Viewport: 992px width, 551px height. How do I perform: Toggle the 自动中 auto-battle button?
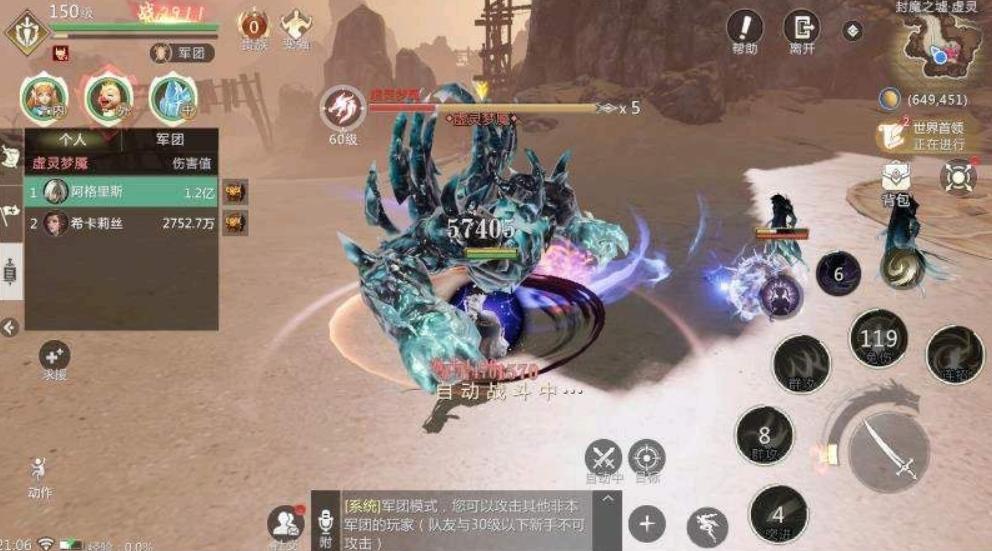(603, 458)
